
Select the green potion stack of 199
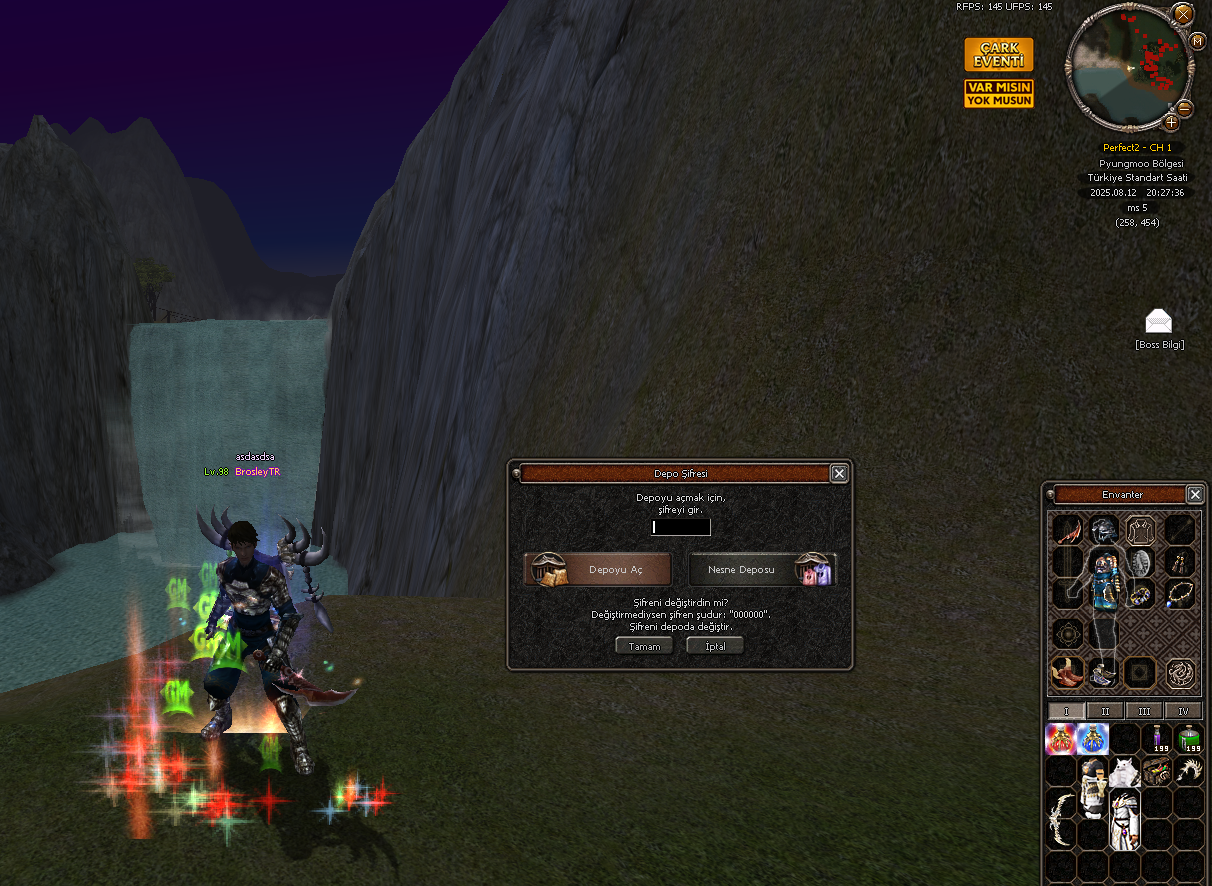(1189, 739)
